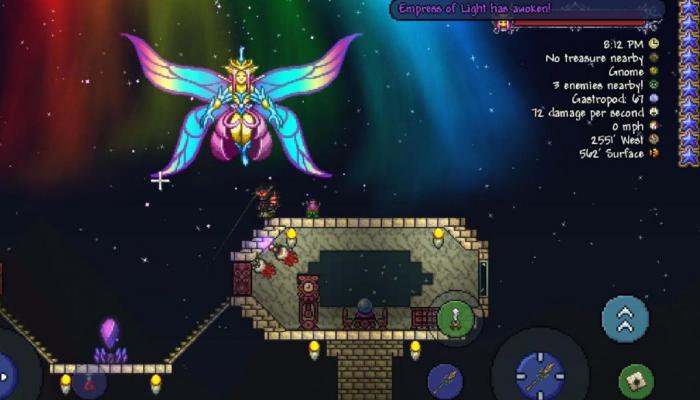Tap the enemies nearby radar icon
The height and width of the screenshot is (400, 700).
pos(654,85)
